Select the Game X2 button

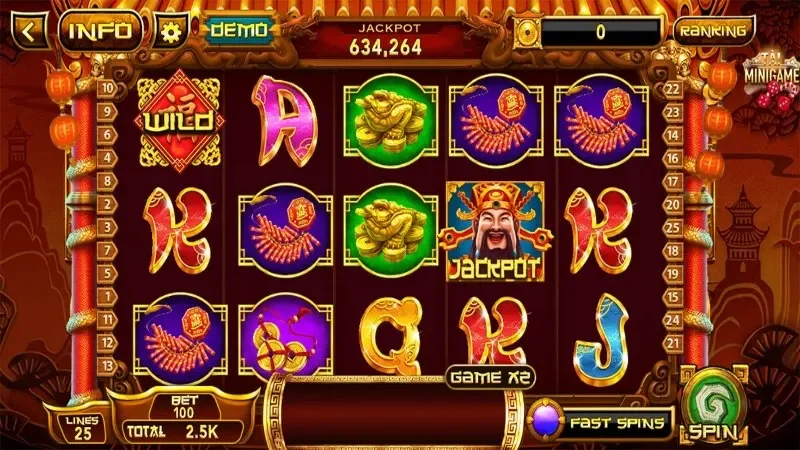pyautogui.click(x=489, y=377)
